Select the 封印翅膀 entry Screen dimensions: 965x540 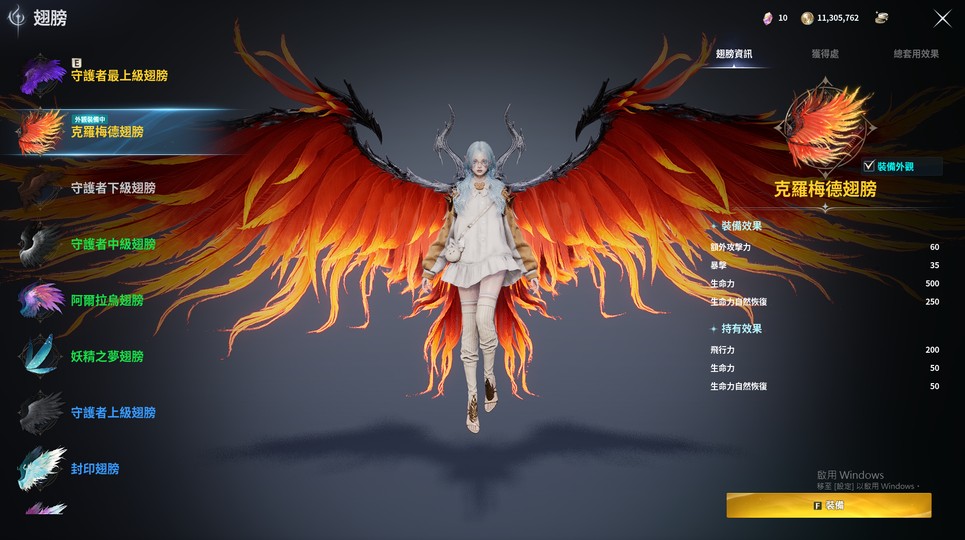(96, 468)
